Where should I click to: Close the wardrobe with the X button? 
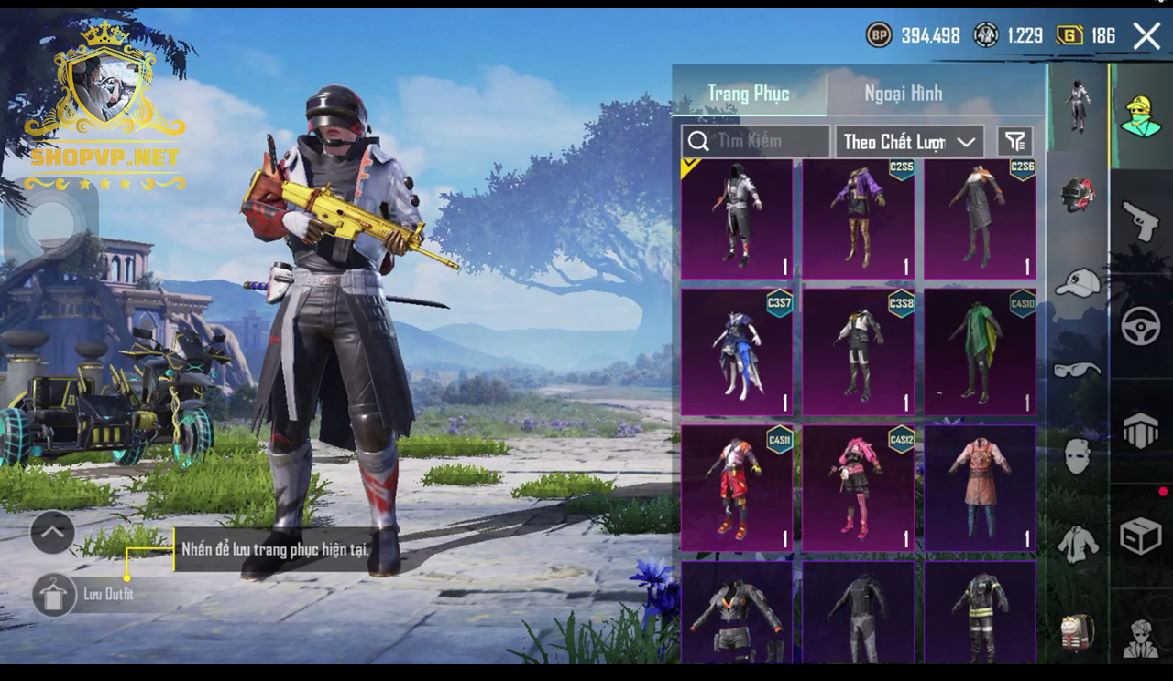click(1146, 37)
